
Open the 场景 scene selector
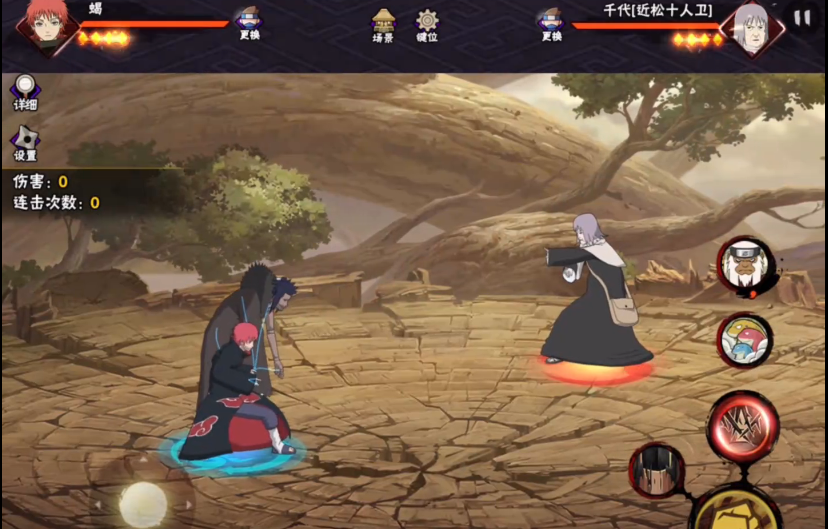pos(383,24)
